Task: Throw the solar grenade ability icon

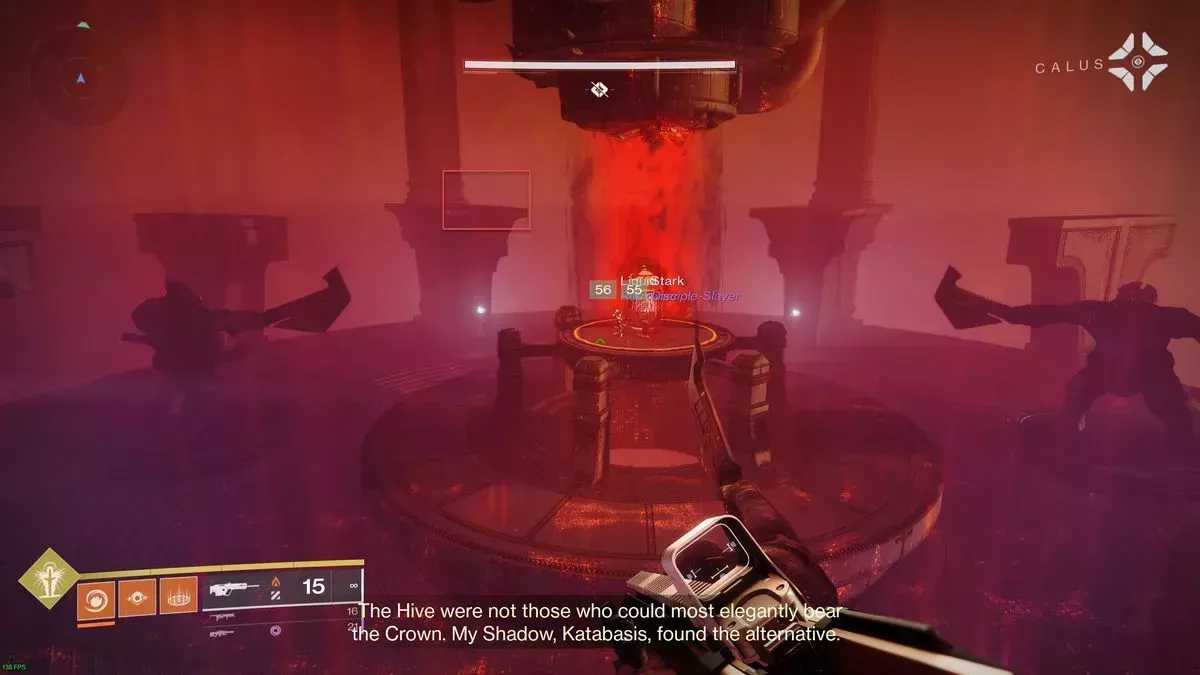Action: point(136,599)
